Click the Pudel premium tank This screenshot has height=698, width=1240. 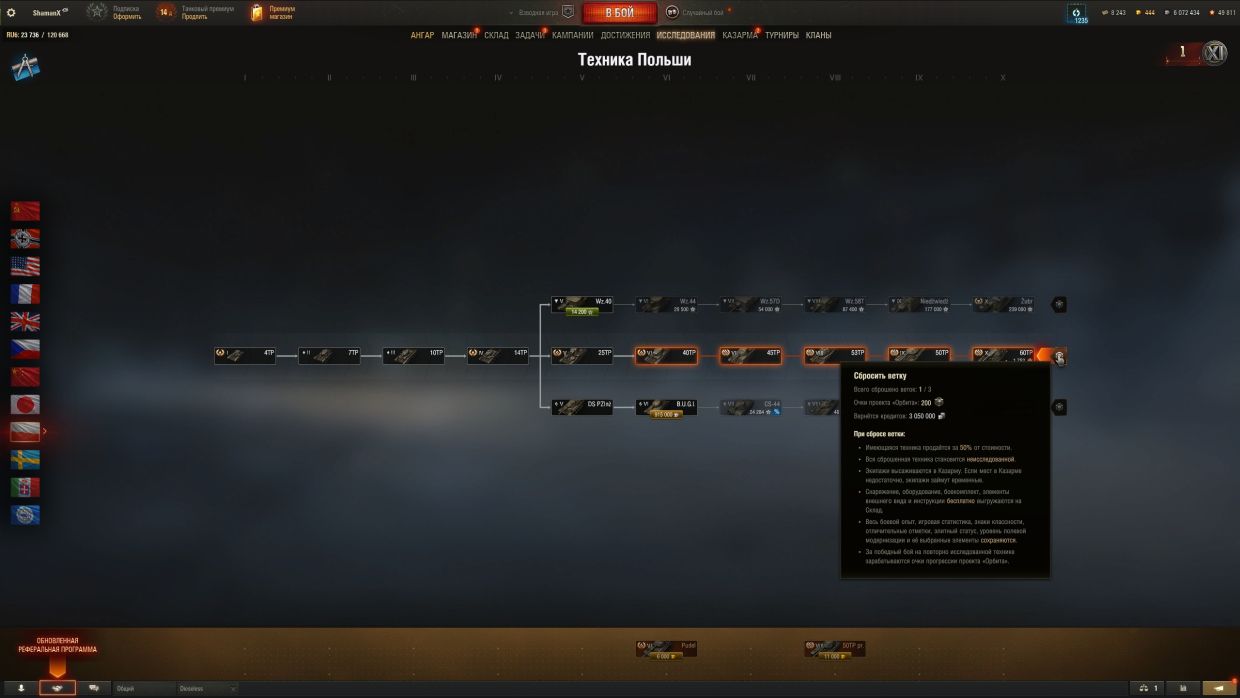(666, 648)
